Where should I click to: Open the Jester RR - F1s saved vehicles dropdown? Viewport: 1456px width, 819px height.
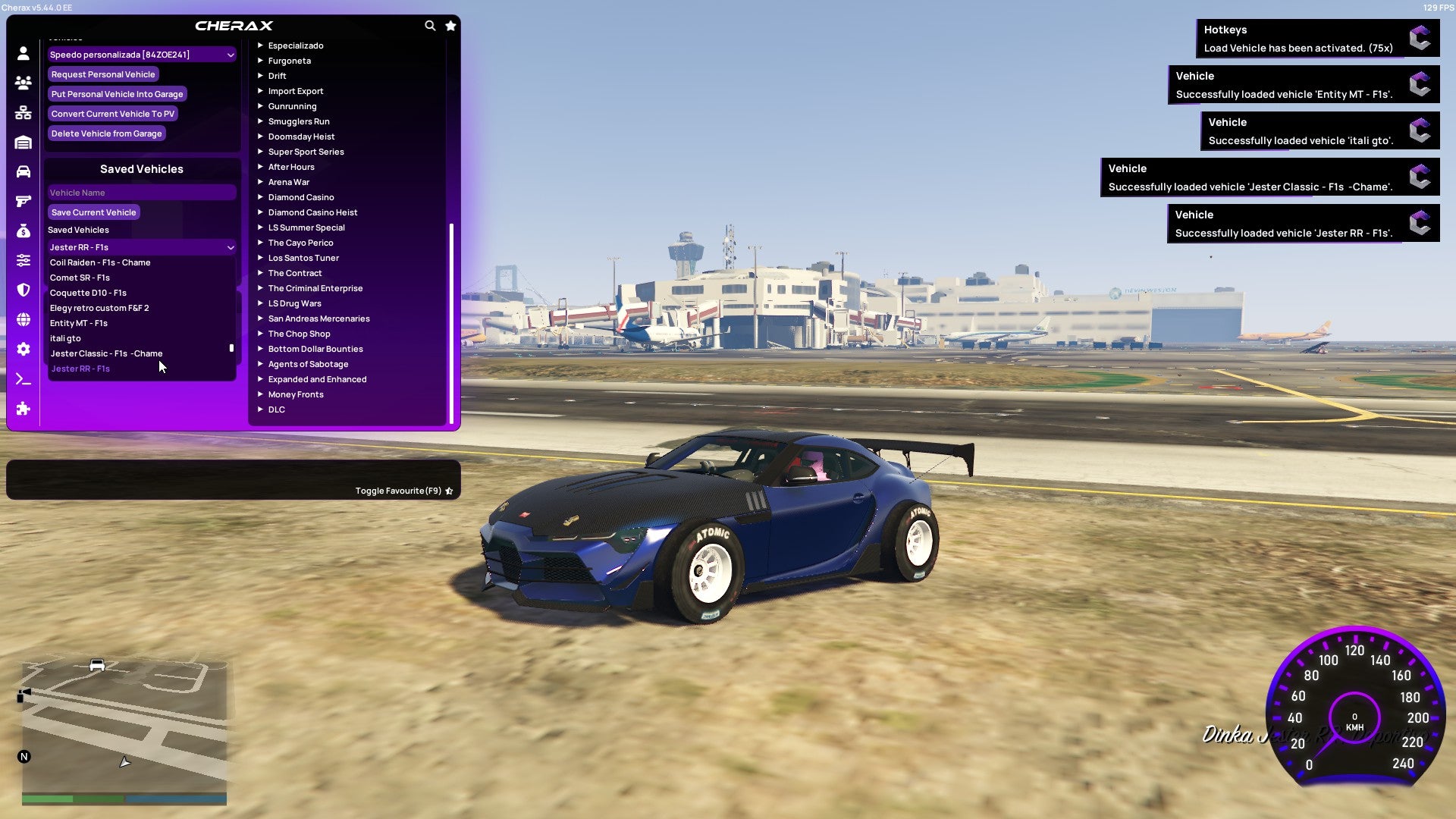pos(141,246)
